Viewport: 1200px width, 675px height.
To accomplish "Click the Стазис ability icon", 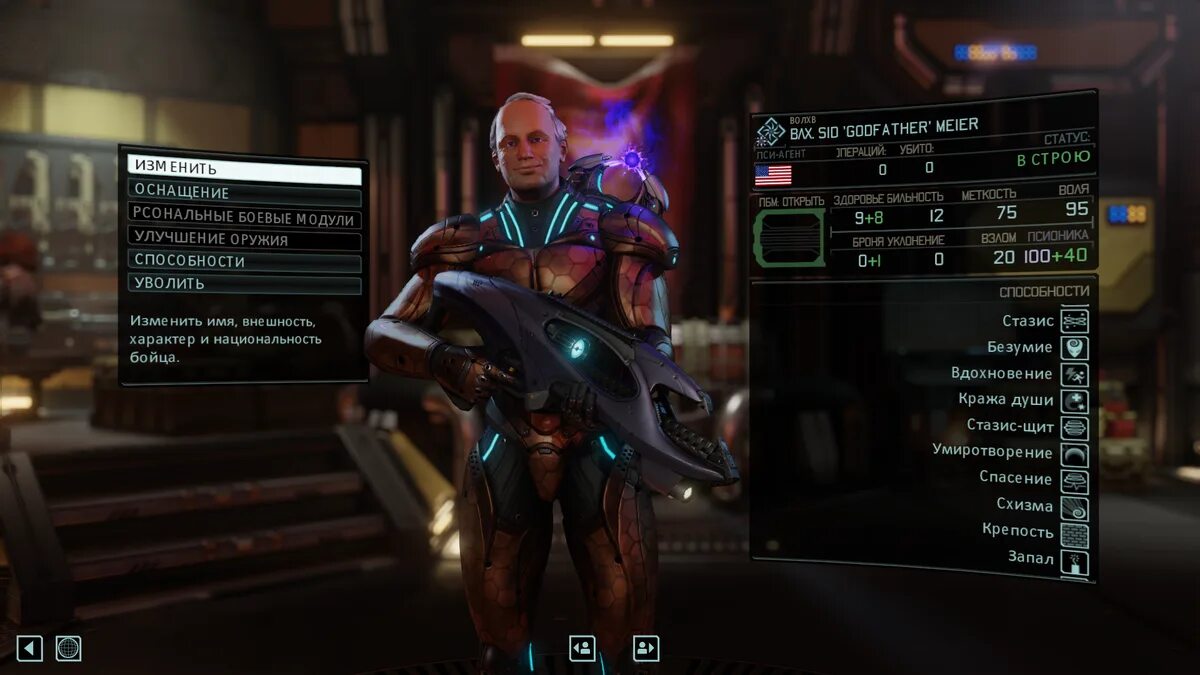I will click(x=1074, y=321).
